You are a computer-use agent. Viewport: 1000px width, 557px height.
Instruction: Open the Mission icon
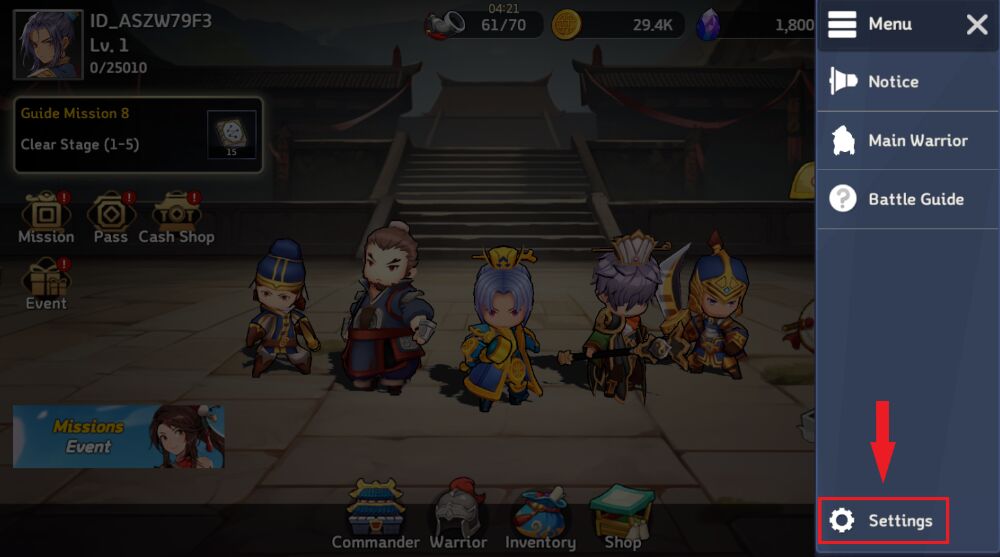pos(46,218)
